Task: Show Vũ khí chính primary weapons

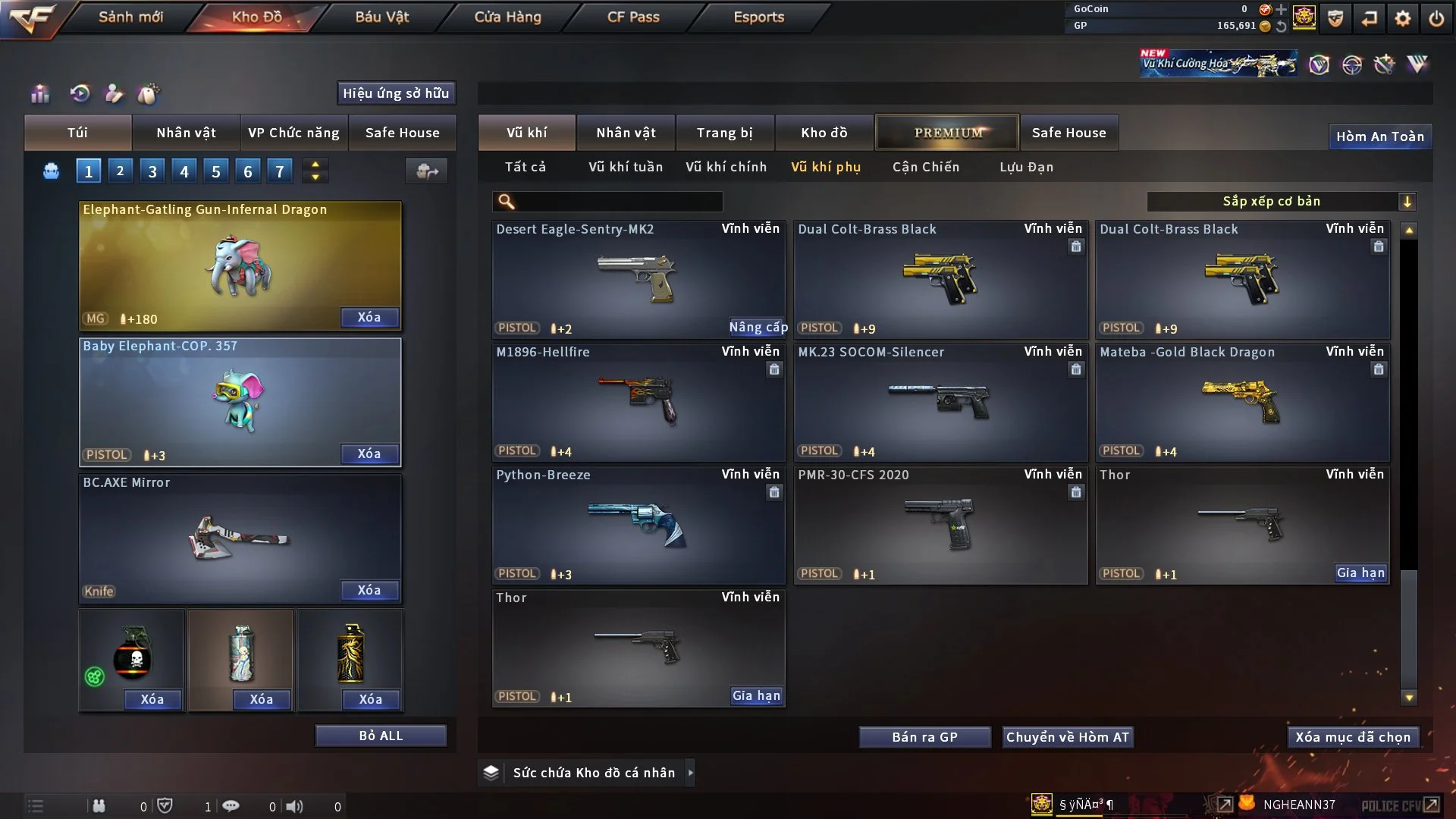Action: (726, 167)
